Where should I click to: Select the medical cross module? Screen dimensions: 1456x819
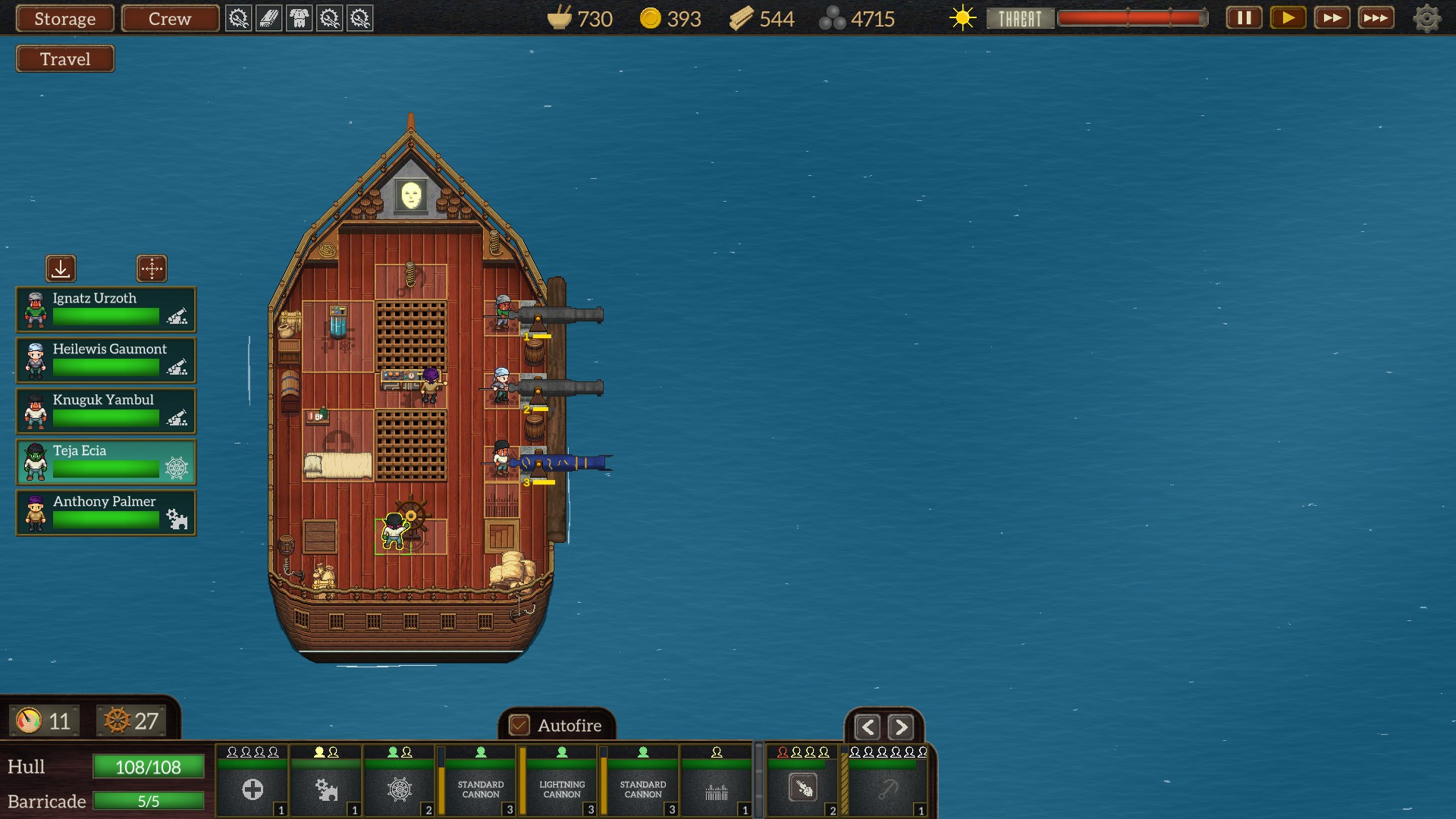[253, 789]
